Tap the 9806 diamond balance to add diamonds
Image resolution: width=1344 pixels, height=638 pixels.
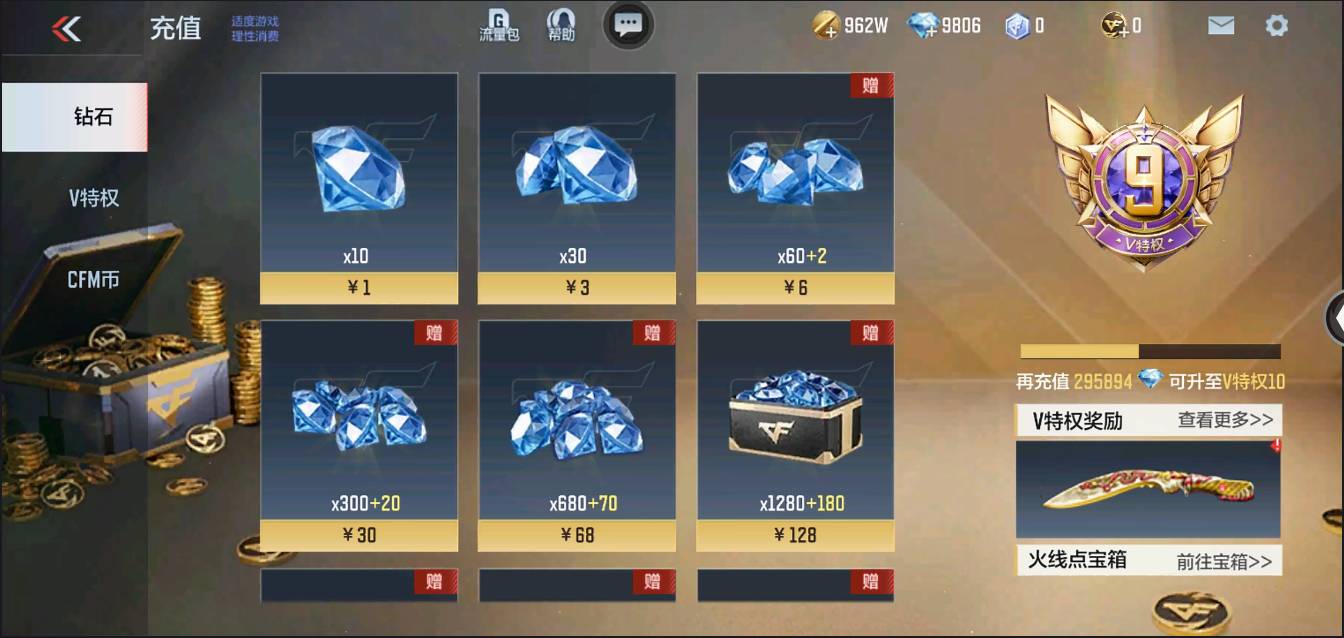point(944,26)
